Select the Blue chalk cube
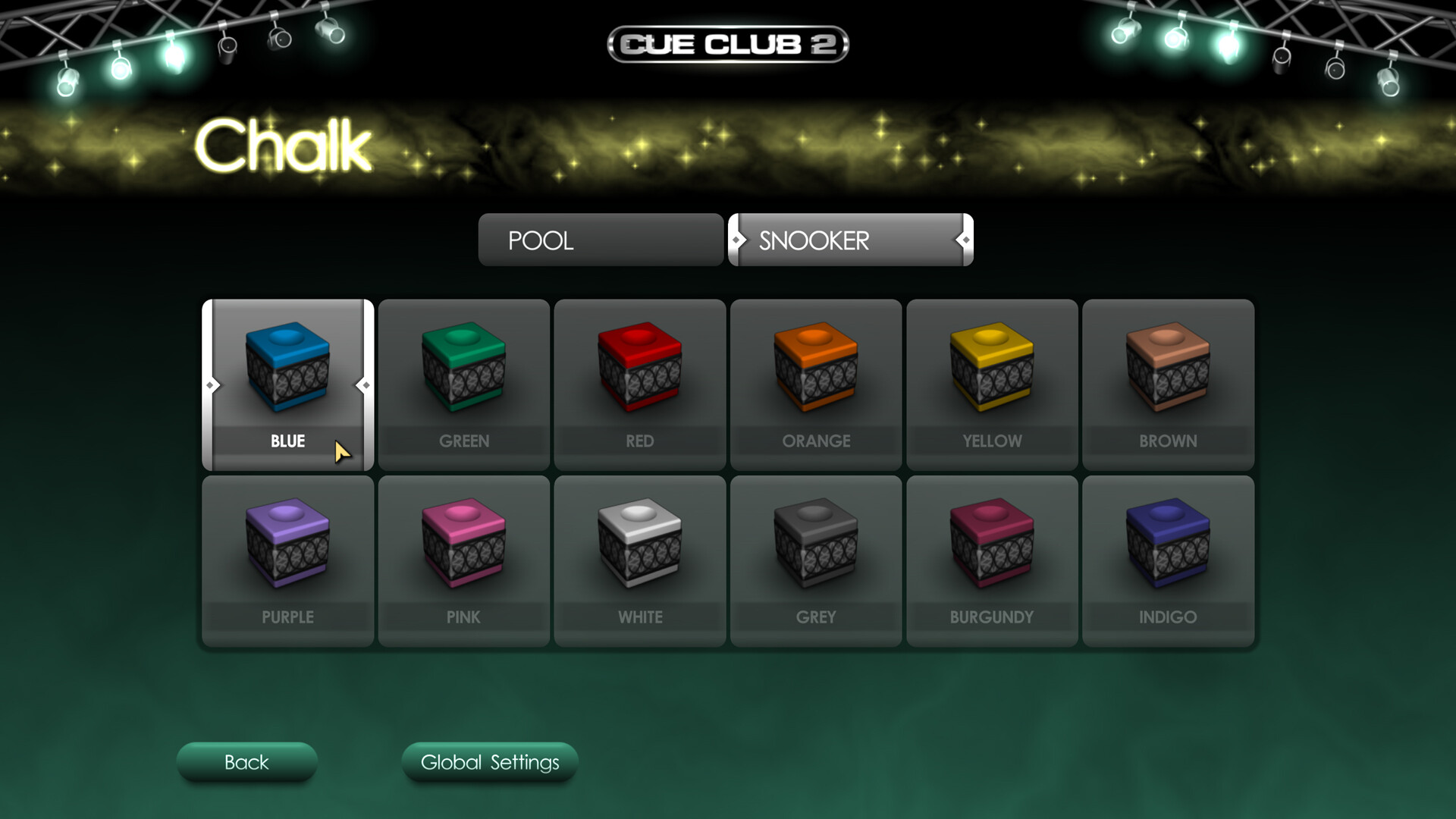Image resolution: width=1456 pixels, height=819 pixels. 287,372
